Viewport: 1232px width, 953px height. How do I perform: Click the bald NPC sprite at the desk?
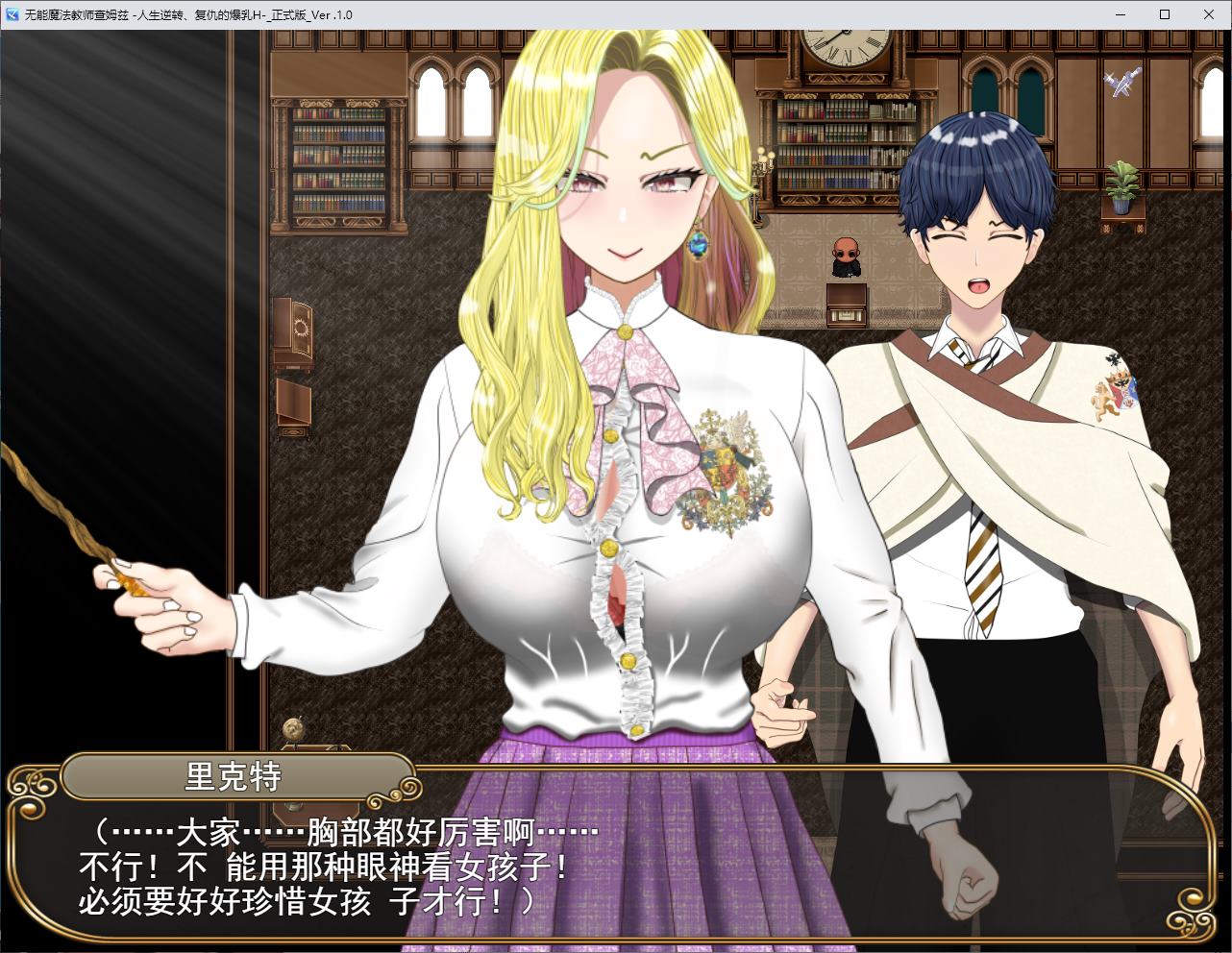pyautogui.click(x=847, y=255)
